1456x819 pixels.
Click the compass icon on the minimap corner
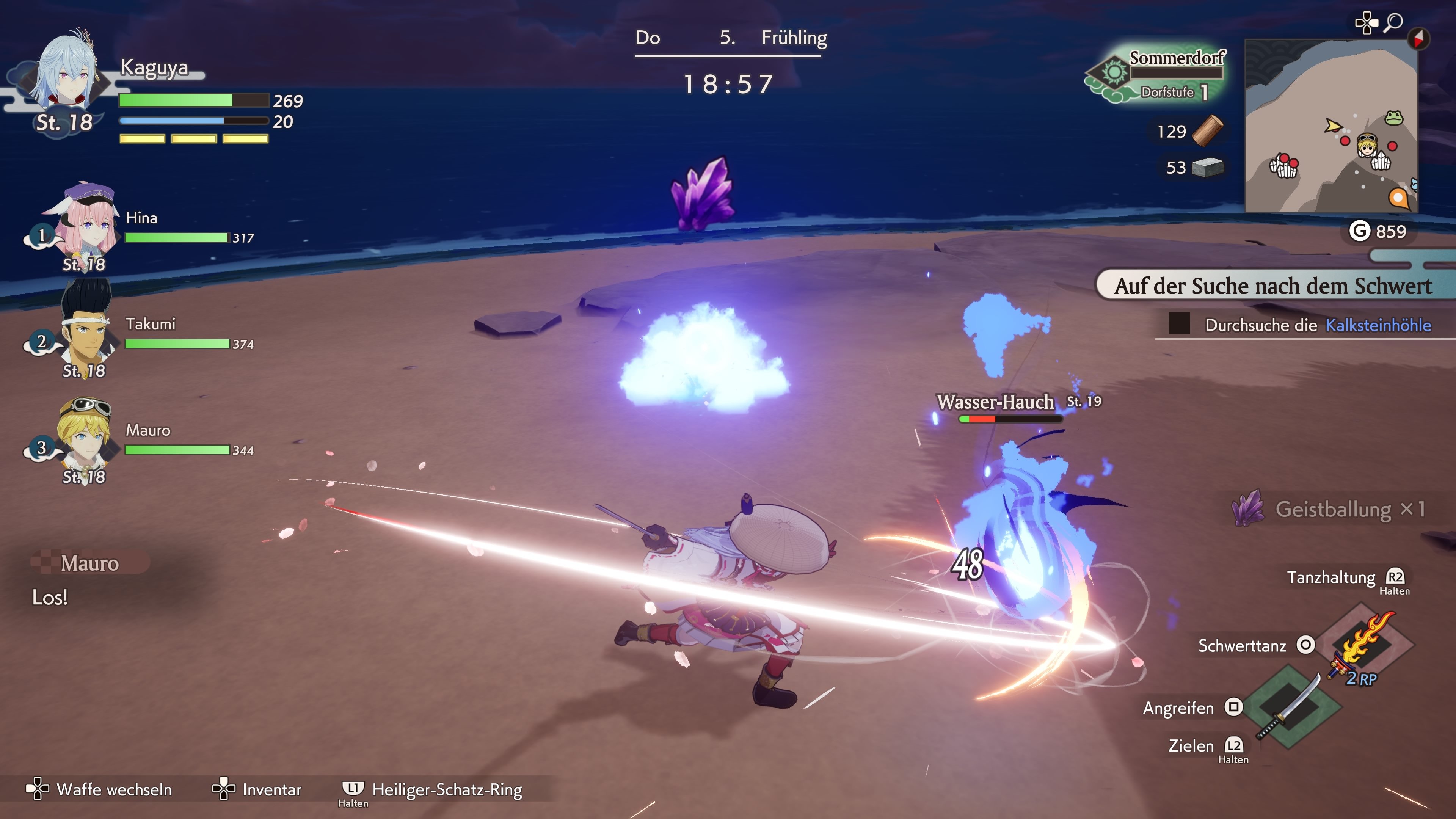click(1418, 38)
